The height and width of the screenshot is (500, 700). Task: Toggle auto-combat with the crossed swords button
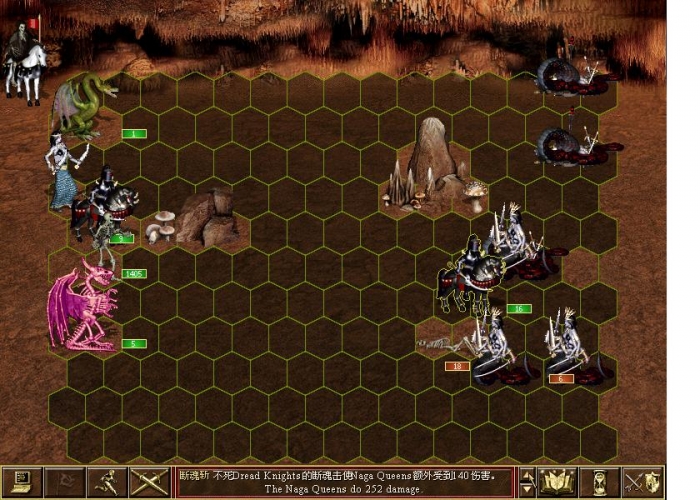tap(148, 482)
